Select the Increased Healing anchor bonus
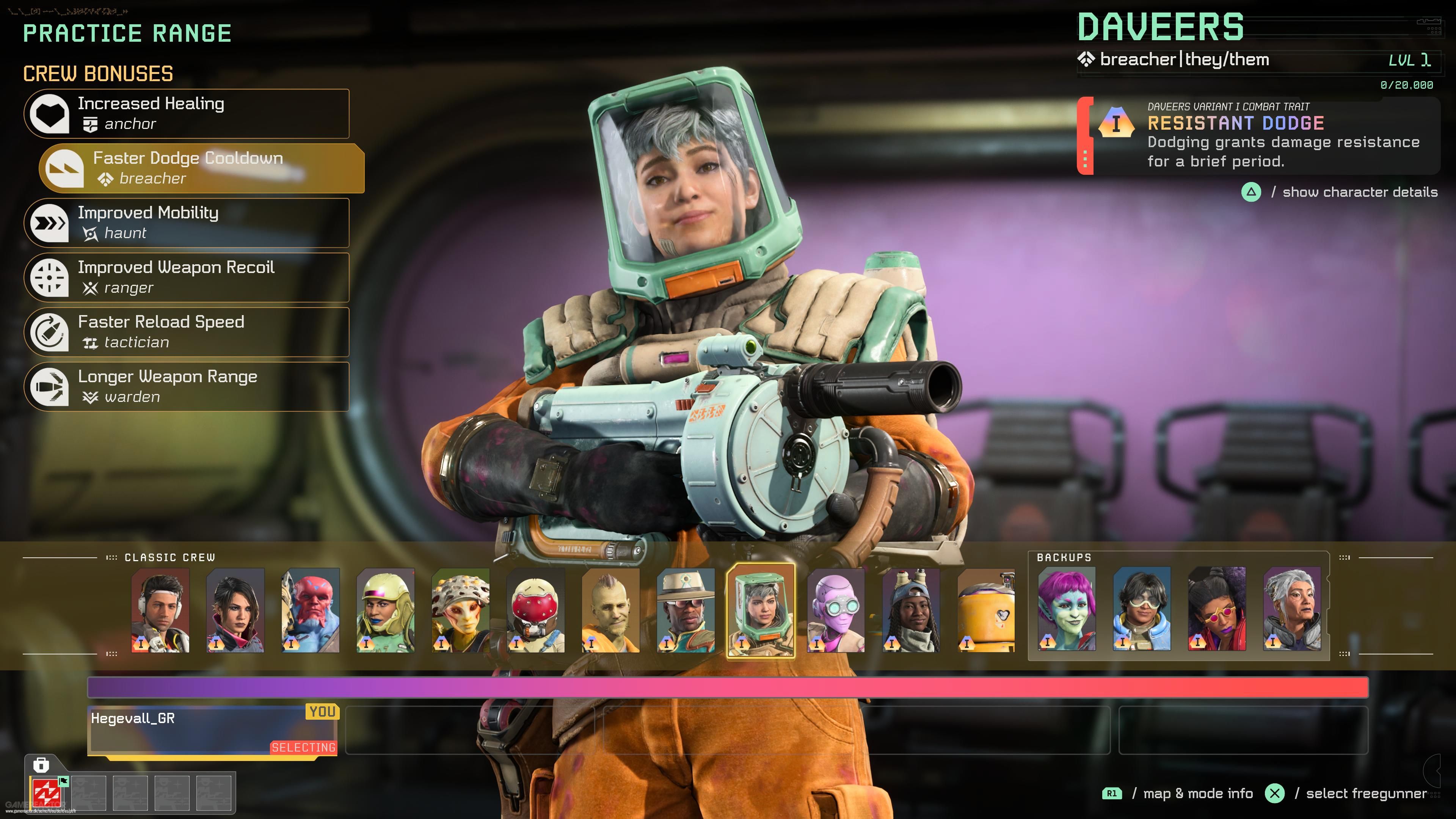Image resolution: width=1456 pixels, height=819 pixels. (187, 114)
